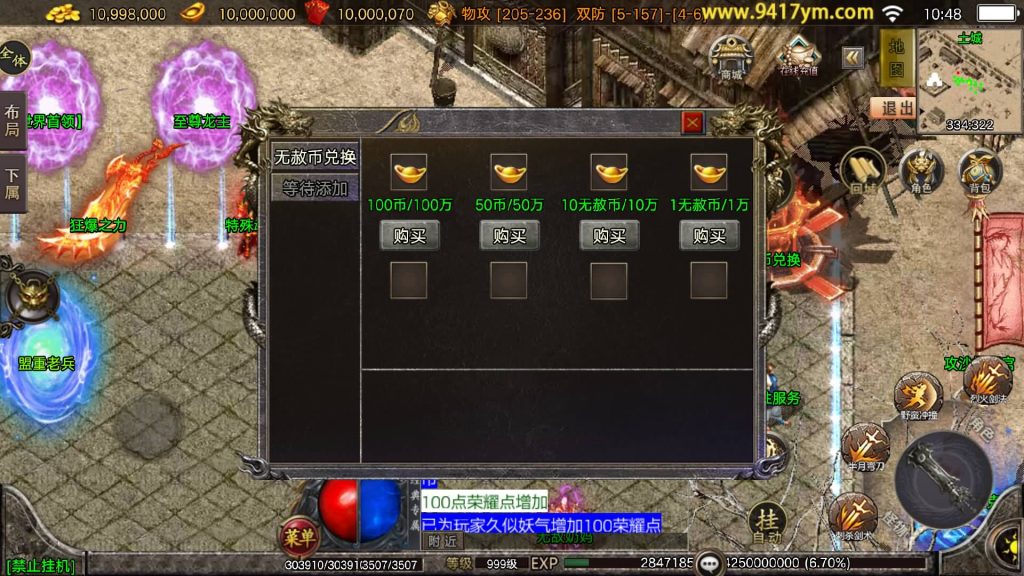This screenshot has height=576, width=1024.
Task: Select the 无敌币兑换 tab
Action: pos(315,157)
